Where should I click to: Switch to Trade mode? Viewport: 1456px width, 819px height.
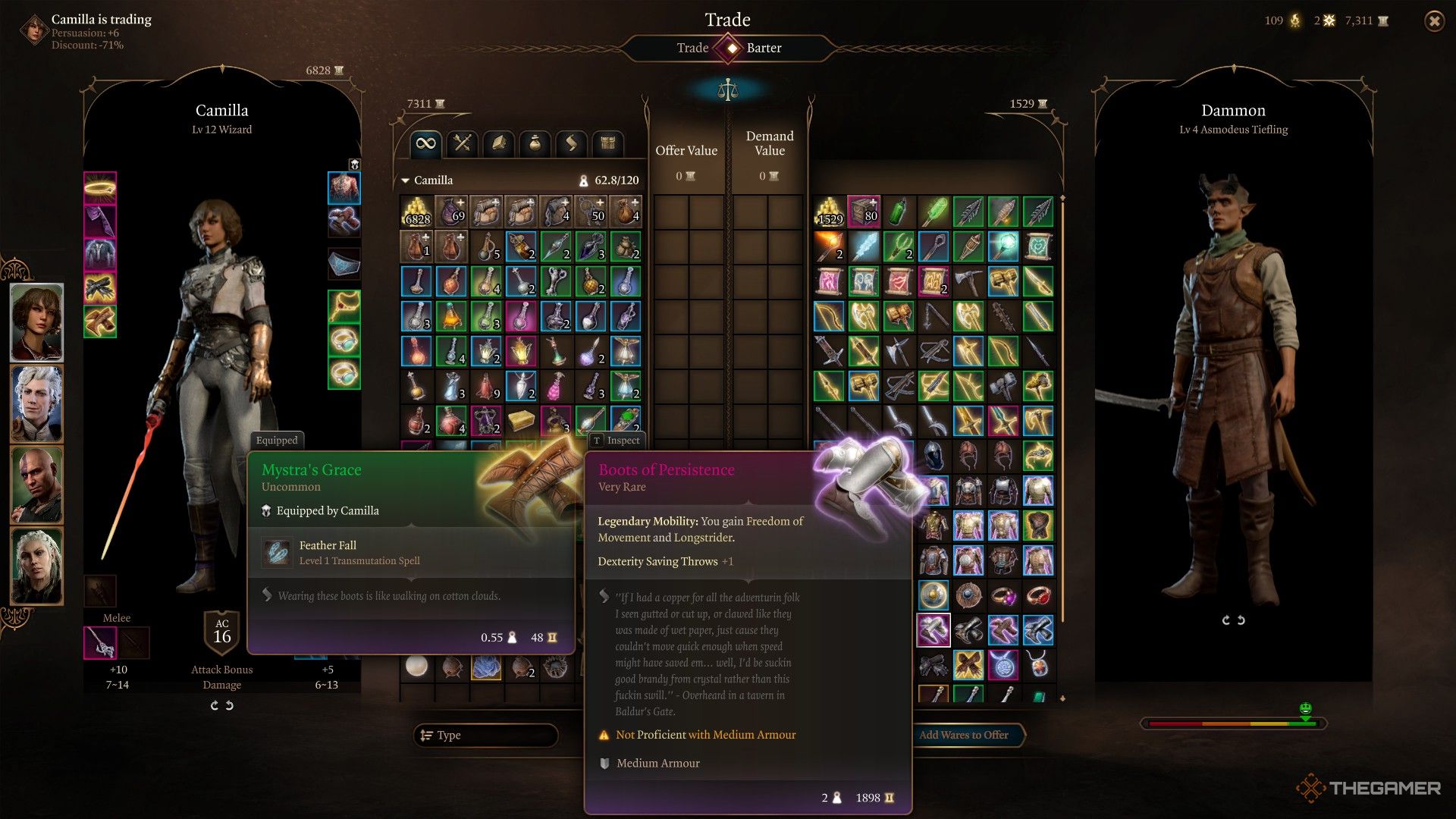click(x=692, y=48)
